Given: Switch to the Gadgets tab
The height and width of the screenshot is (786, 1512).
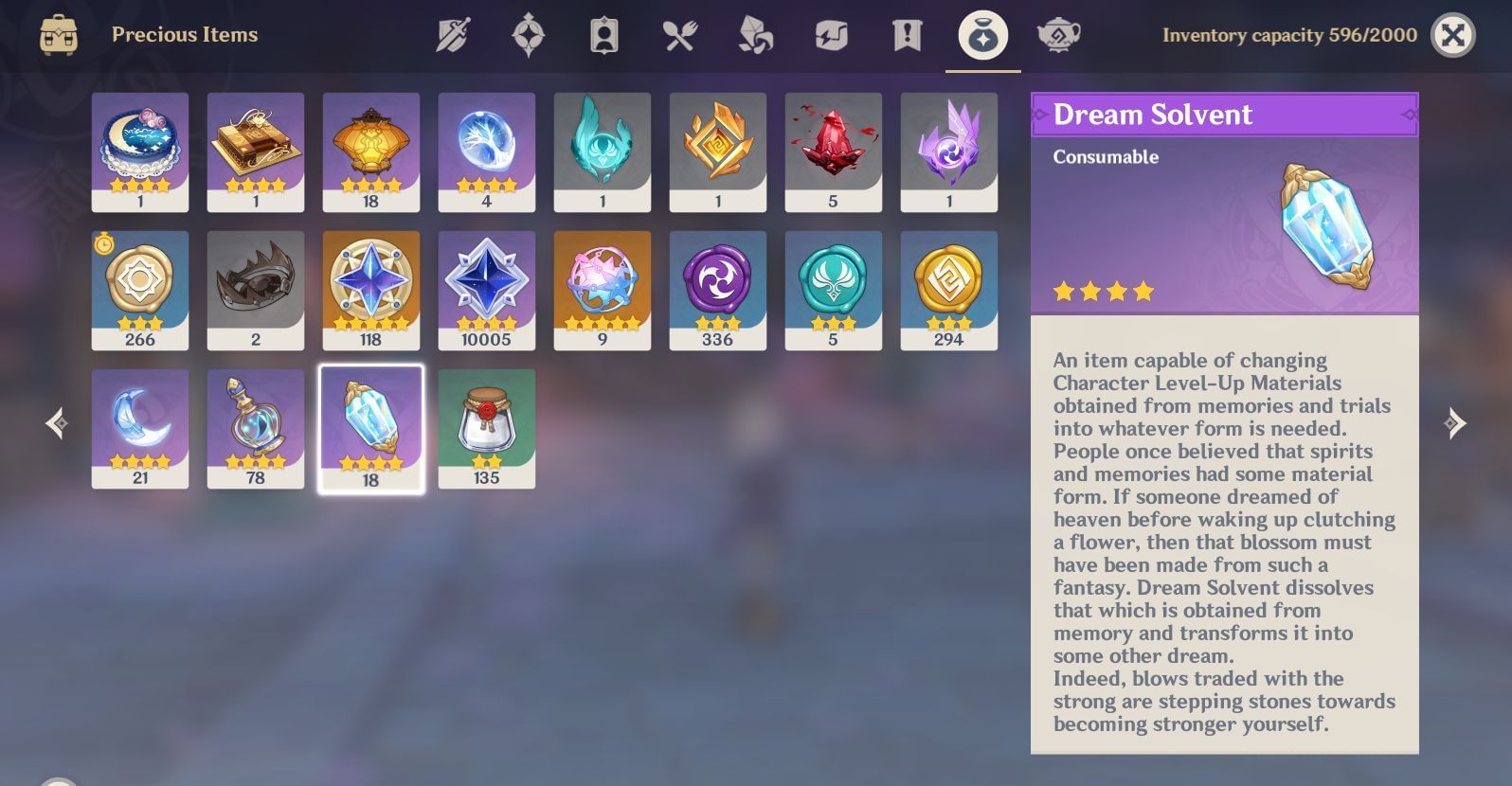Looking at the screenshot, I should [x=832, y=35].
